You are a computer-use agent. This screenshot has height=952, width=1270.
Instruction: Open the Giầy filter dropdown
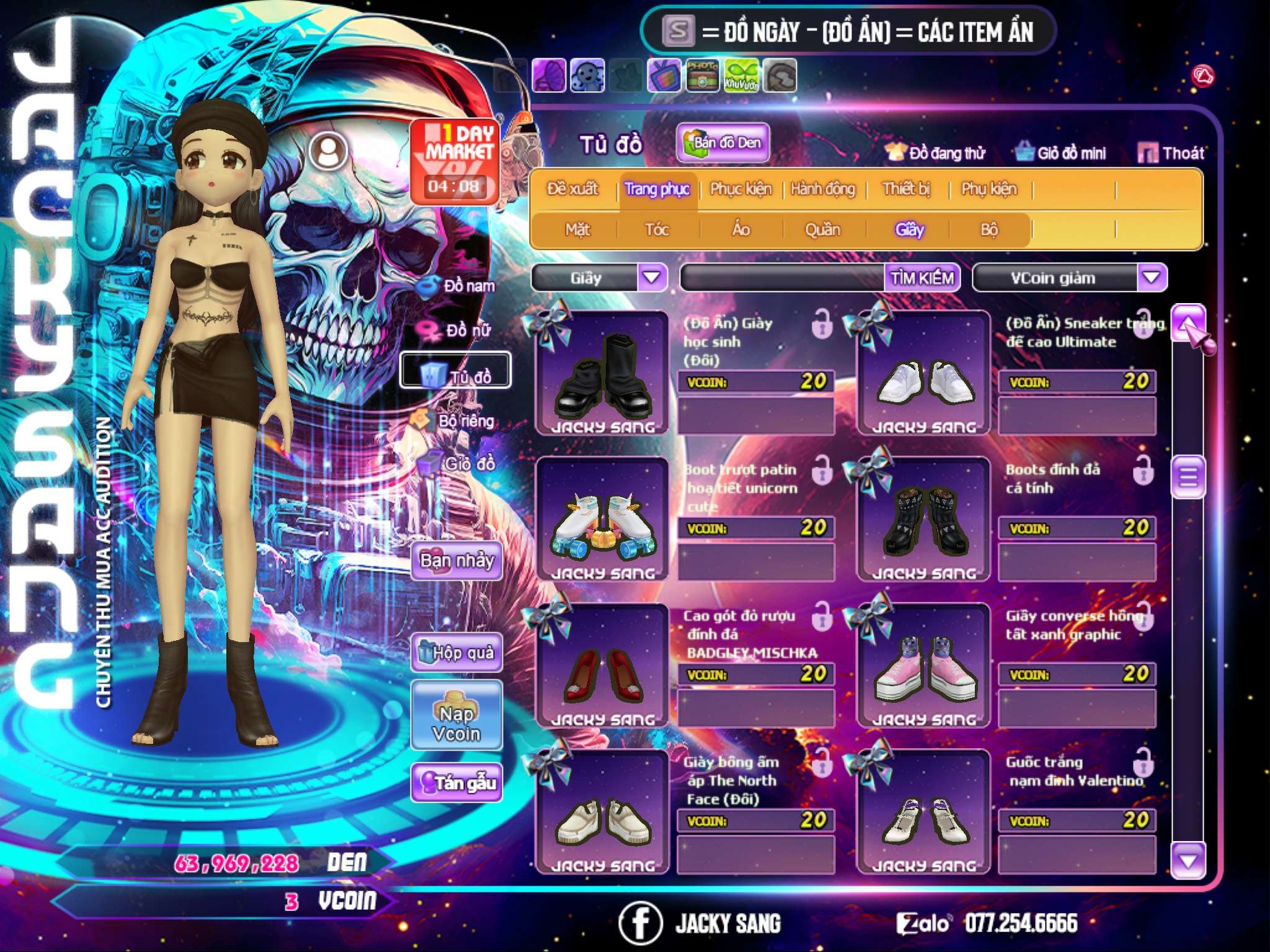[x=652, y=278]
